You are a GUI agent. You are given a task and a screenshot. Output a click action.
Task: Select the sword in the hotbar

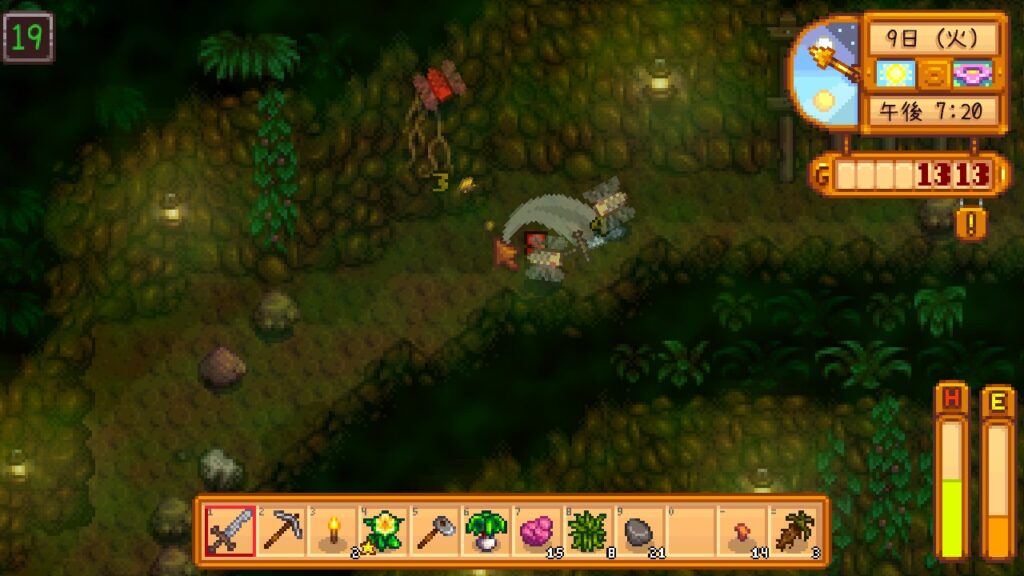pyautogui.click(x=229, y=530)
